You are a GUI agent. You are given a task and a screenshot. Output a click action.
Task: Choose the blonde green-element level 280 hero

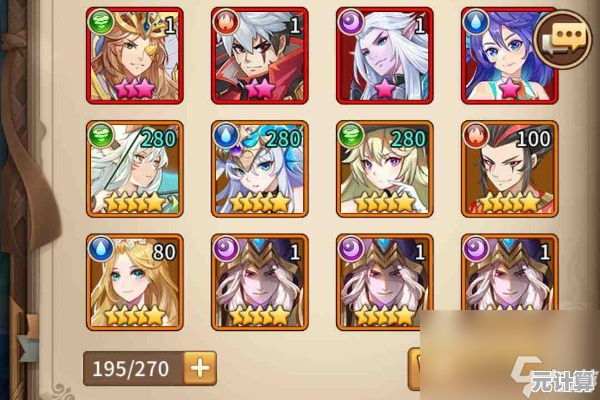[x=384, y=168]
